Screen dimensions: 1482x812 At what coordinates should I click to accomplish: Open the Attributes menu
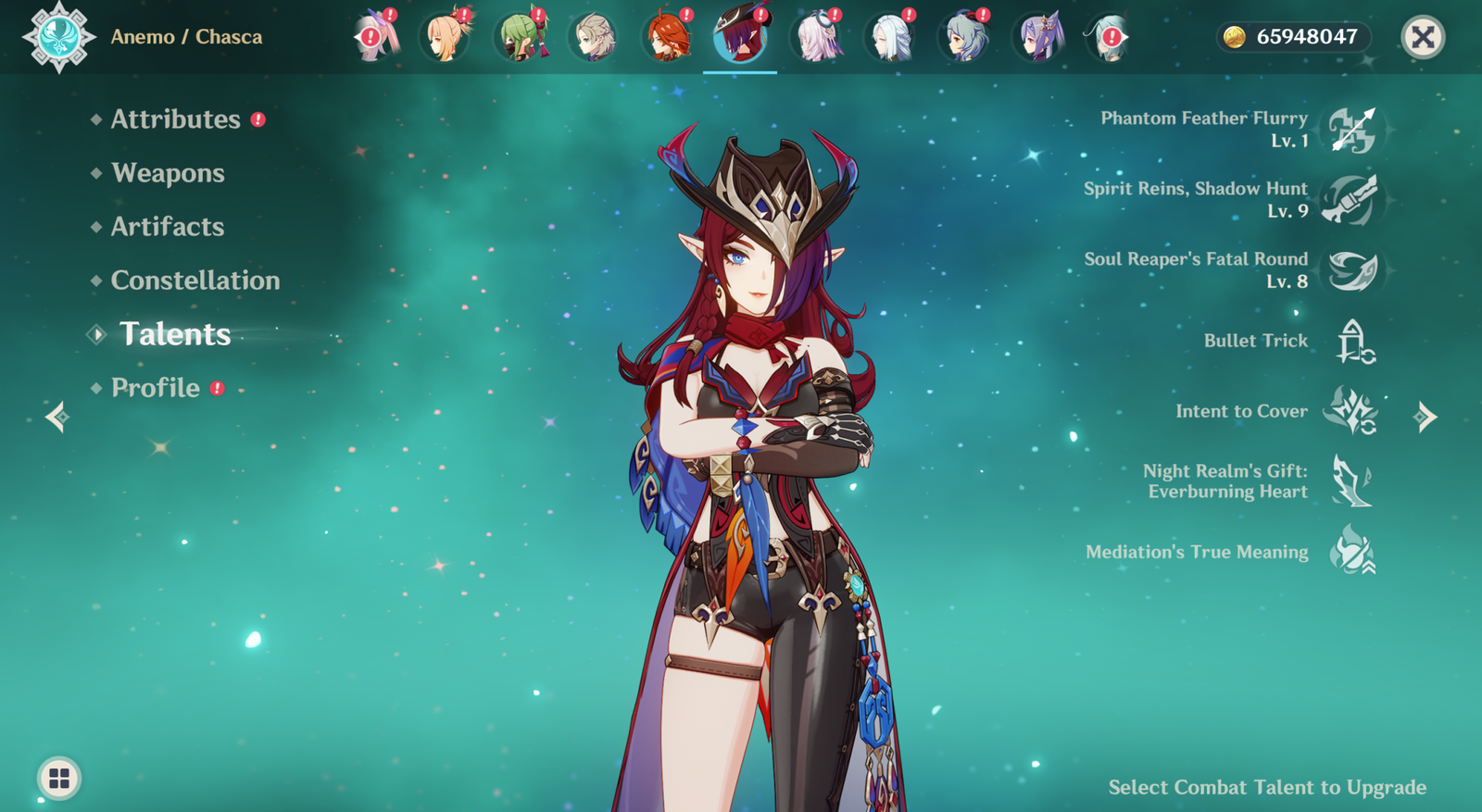pyautogui.click(x=175, y=119)
